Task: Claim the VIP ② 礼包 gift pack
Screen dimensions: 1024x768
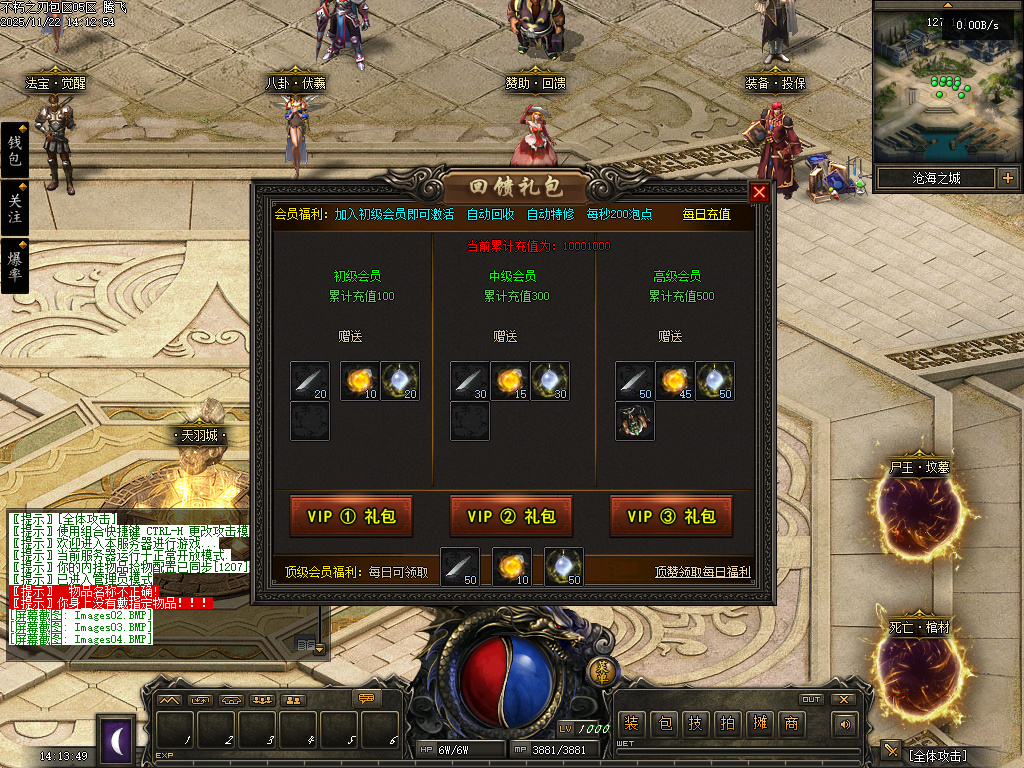Action: tap(511, 516)
